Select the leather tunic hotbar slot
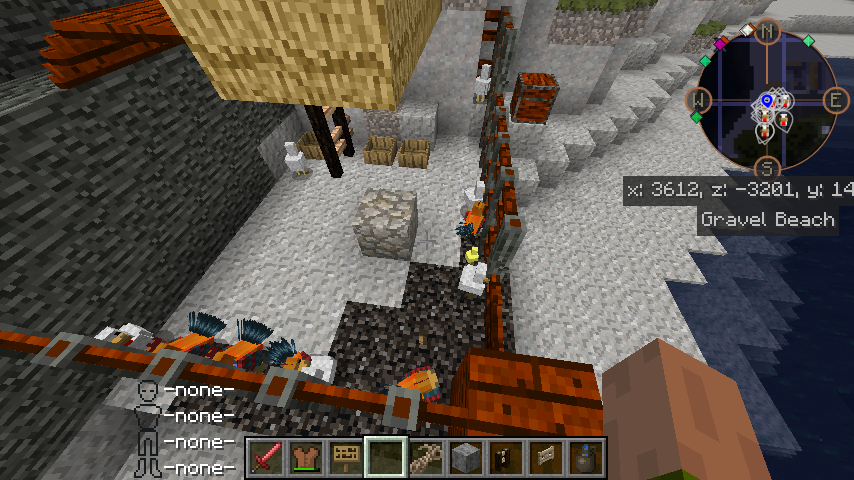Image resolution: width=854 pixels, height=480 pixels. pos(305,457)
